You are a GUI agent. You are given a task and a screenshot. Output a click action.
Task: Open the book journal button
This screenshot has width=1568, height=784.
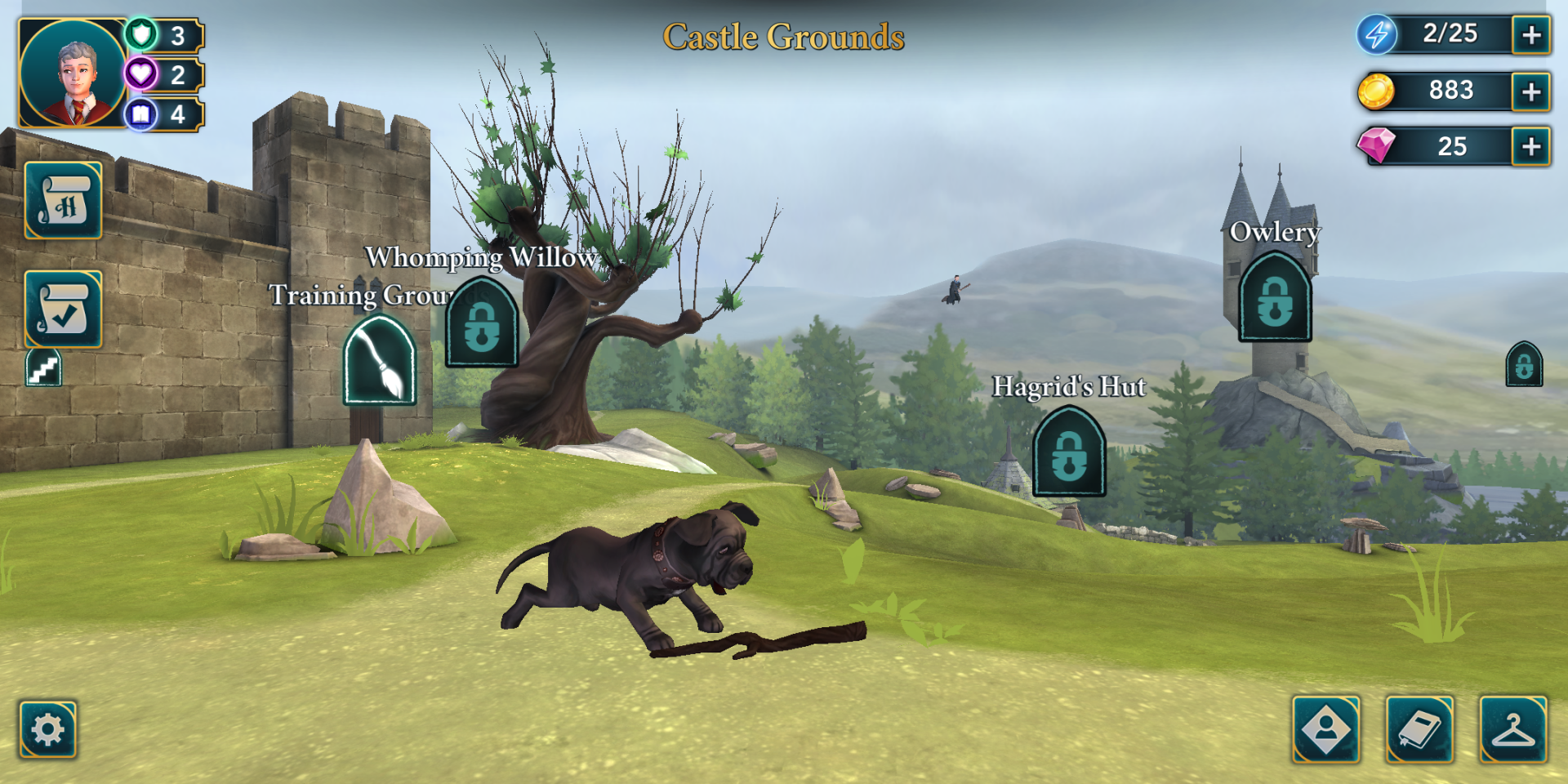(1420, 728)
